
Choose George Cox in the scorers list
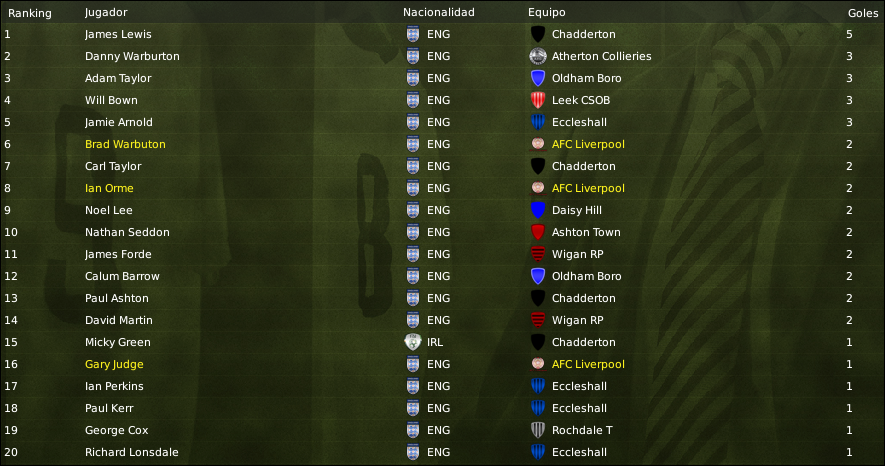click(116, 430)
